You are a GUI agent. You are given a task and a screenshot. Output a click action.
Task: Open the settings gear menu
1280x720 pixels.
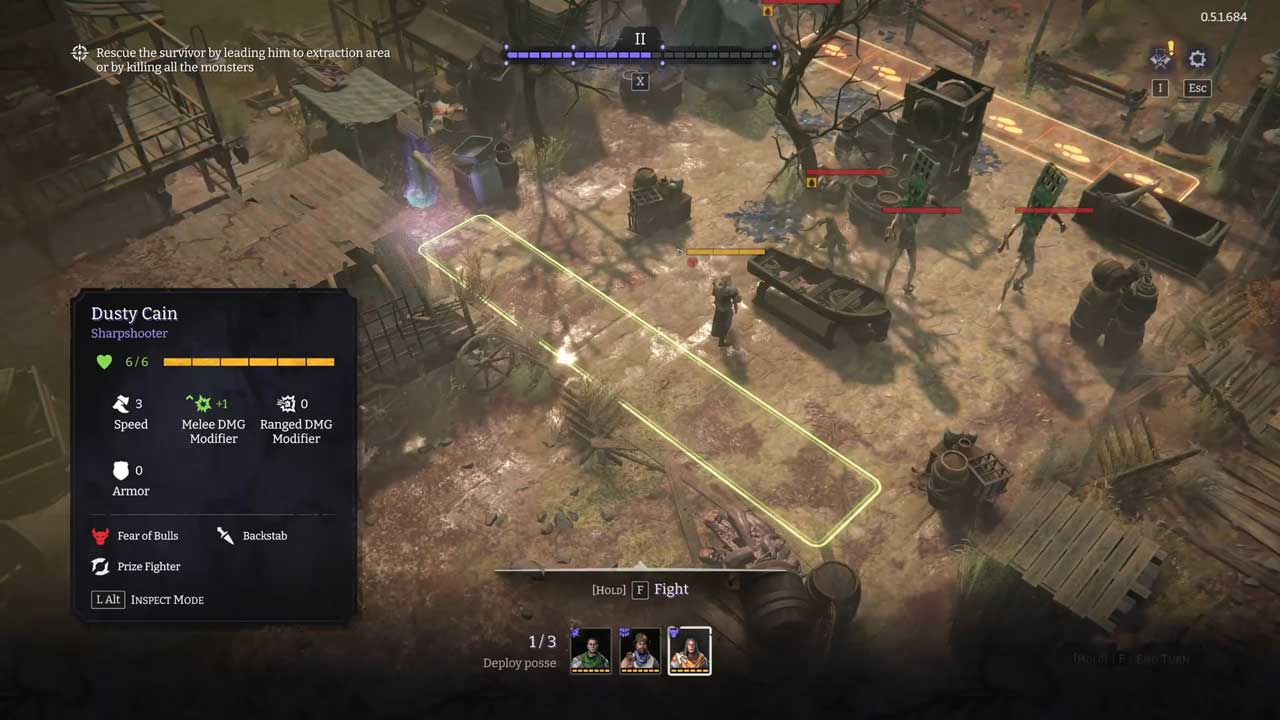point(1197,59)
